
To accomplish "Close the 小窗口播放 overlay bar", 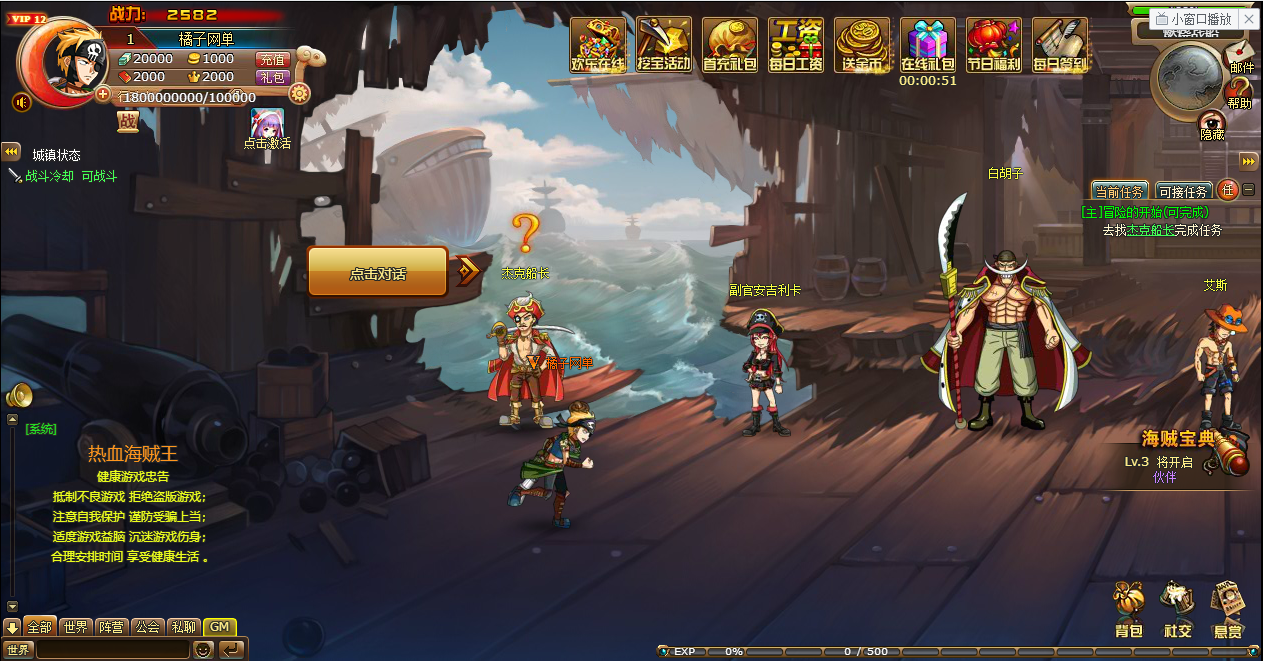I will (1248, 19).
